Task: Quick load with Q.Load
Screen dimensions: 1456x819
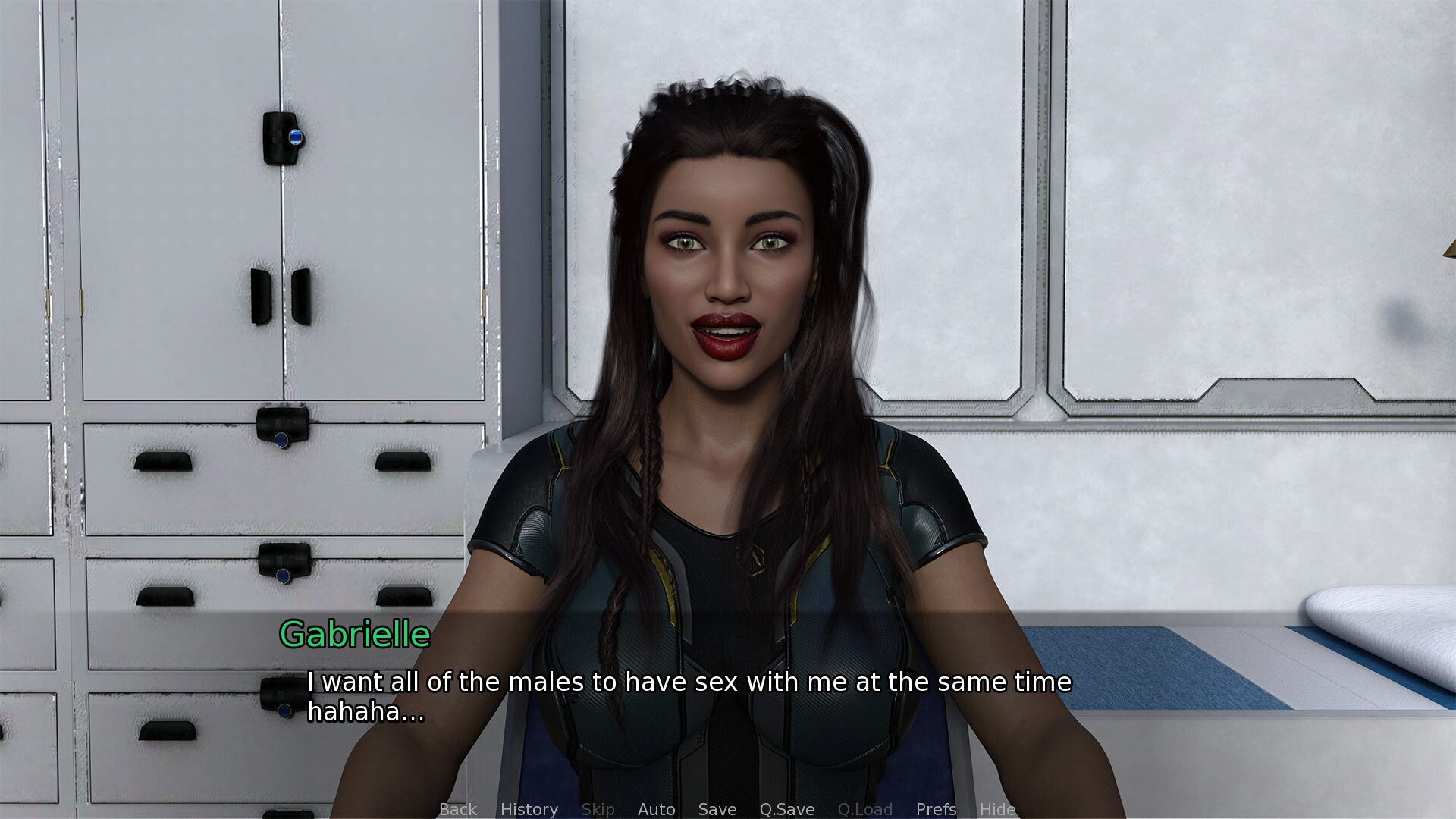Action: coord(865,809)
